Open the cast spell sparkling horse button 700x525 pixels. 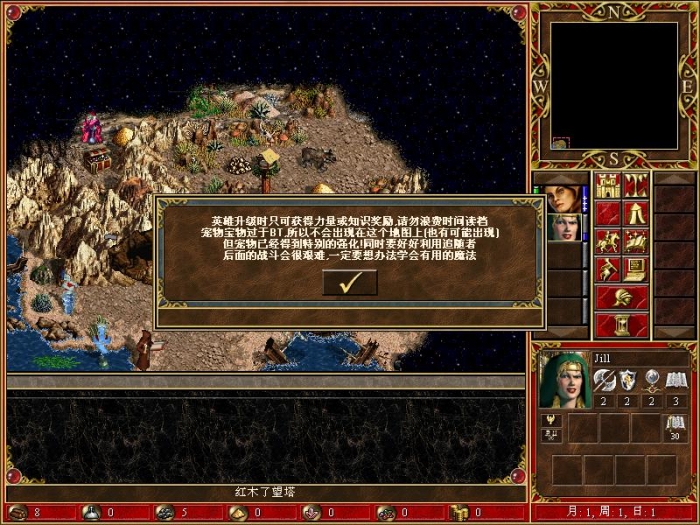pyautogui.click(x=636, y=242)
